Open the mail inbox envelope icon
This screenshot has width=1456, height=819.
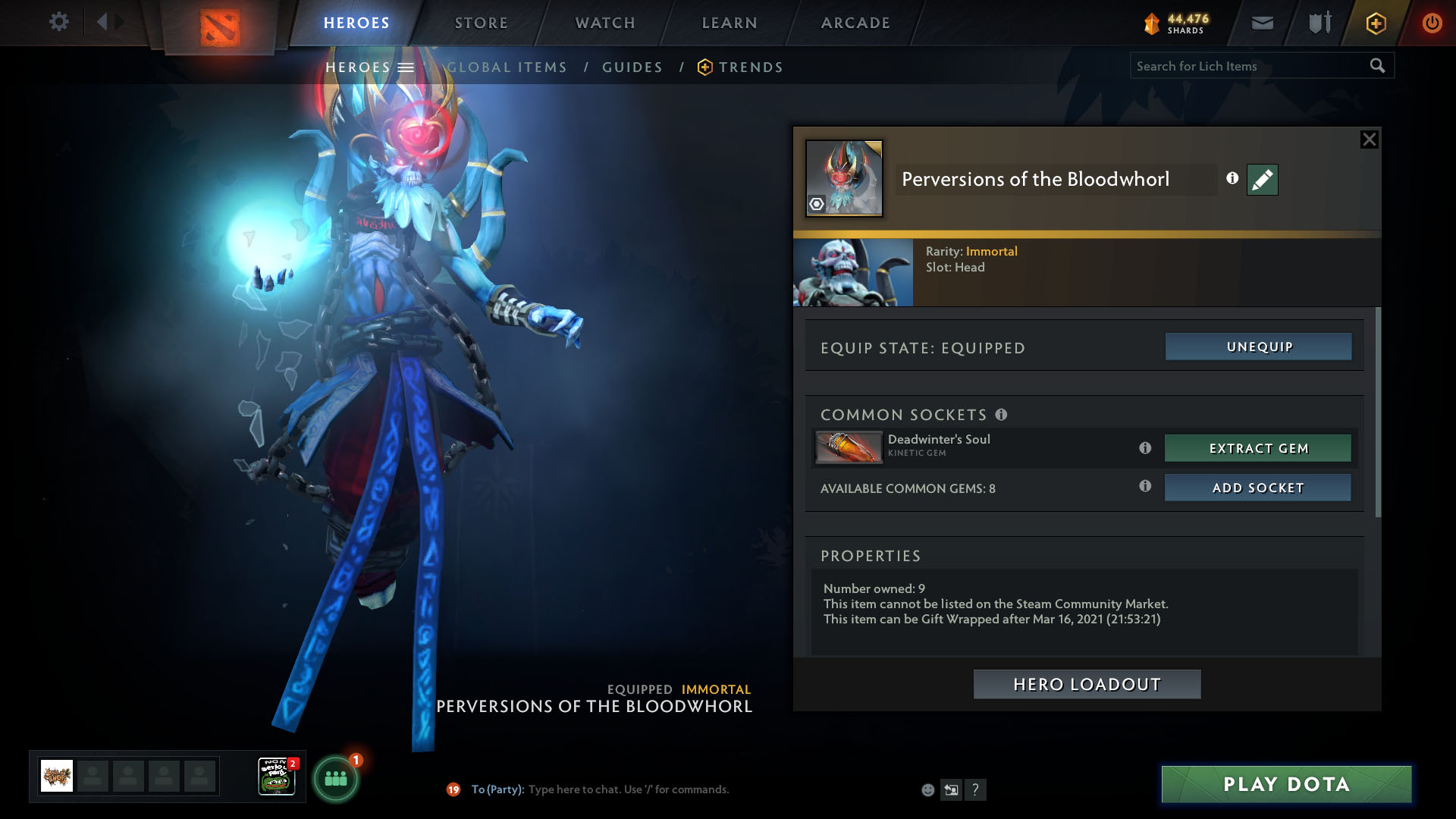click(1263, 23)
